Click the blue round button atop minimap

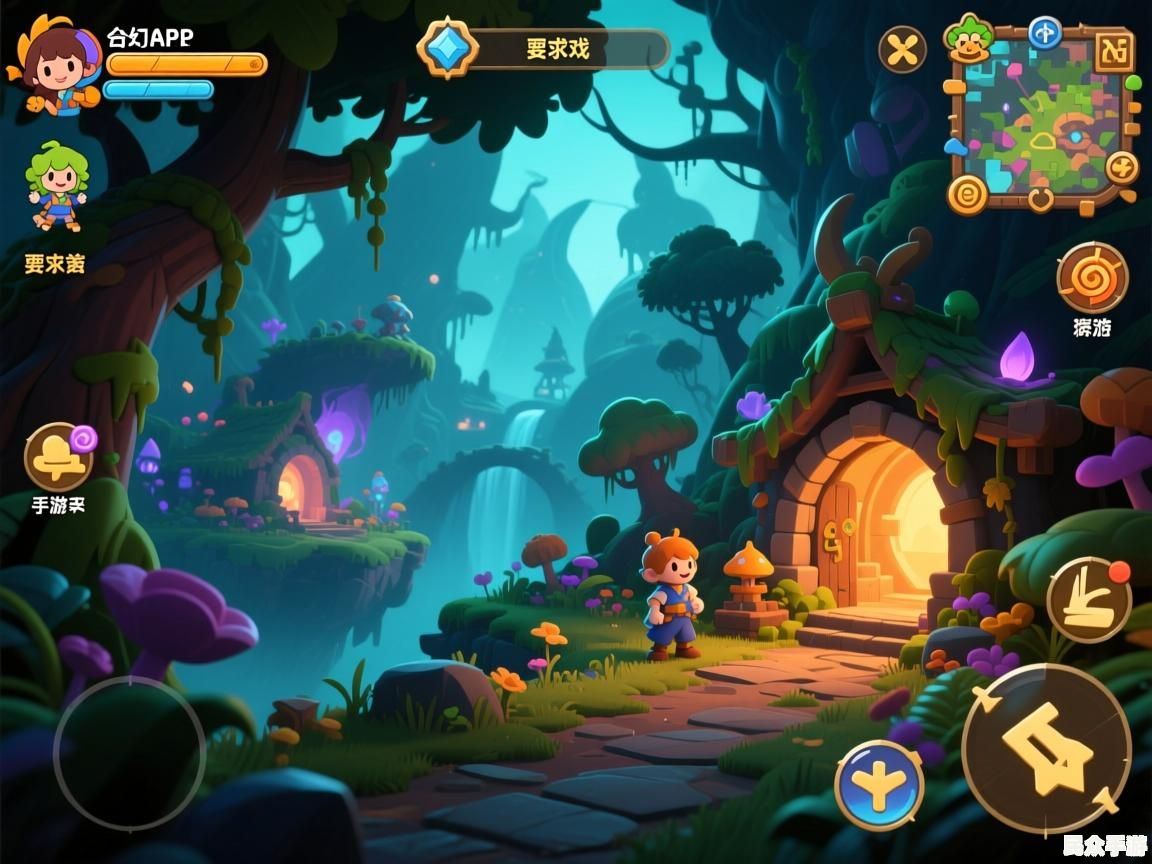point(1045,33)
